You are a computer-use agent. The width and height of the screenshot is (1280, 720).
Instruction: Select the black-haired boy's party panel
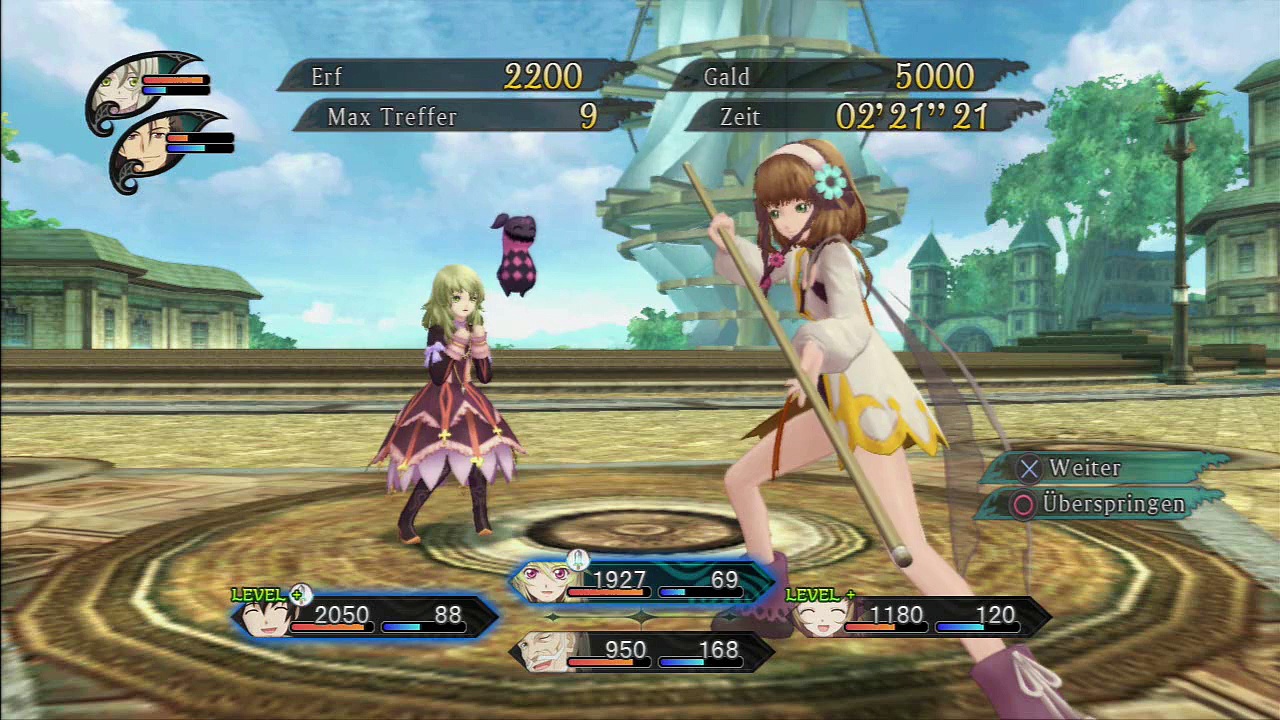pyautogui.click(x=366, y=617)
